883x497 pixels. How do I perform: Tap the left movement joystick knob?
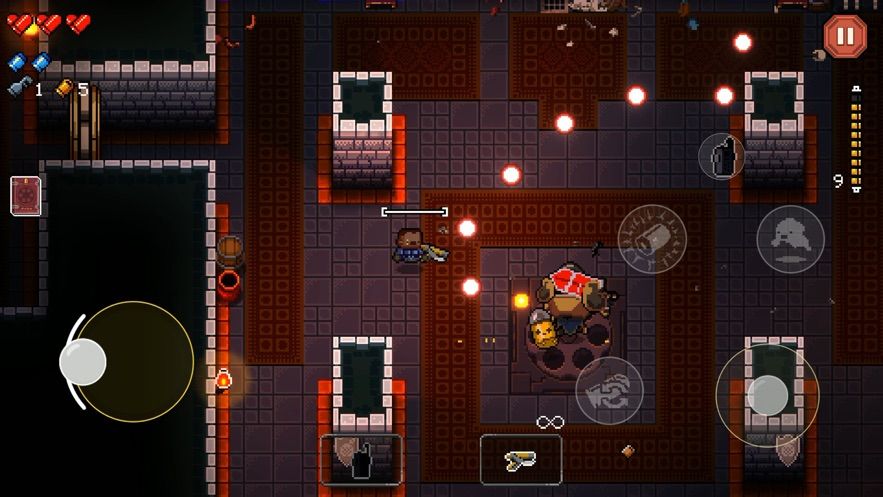click(83, 361)
